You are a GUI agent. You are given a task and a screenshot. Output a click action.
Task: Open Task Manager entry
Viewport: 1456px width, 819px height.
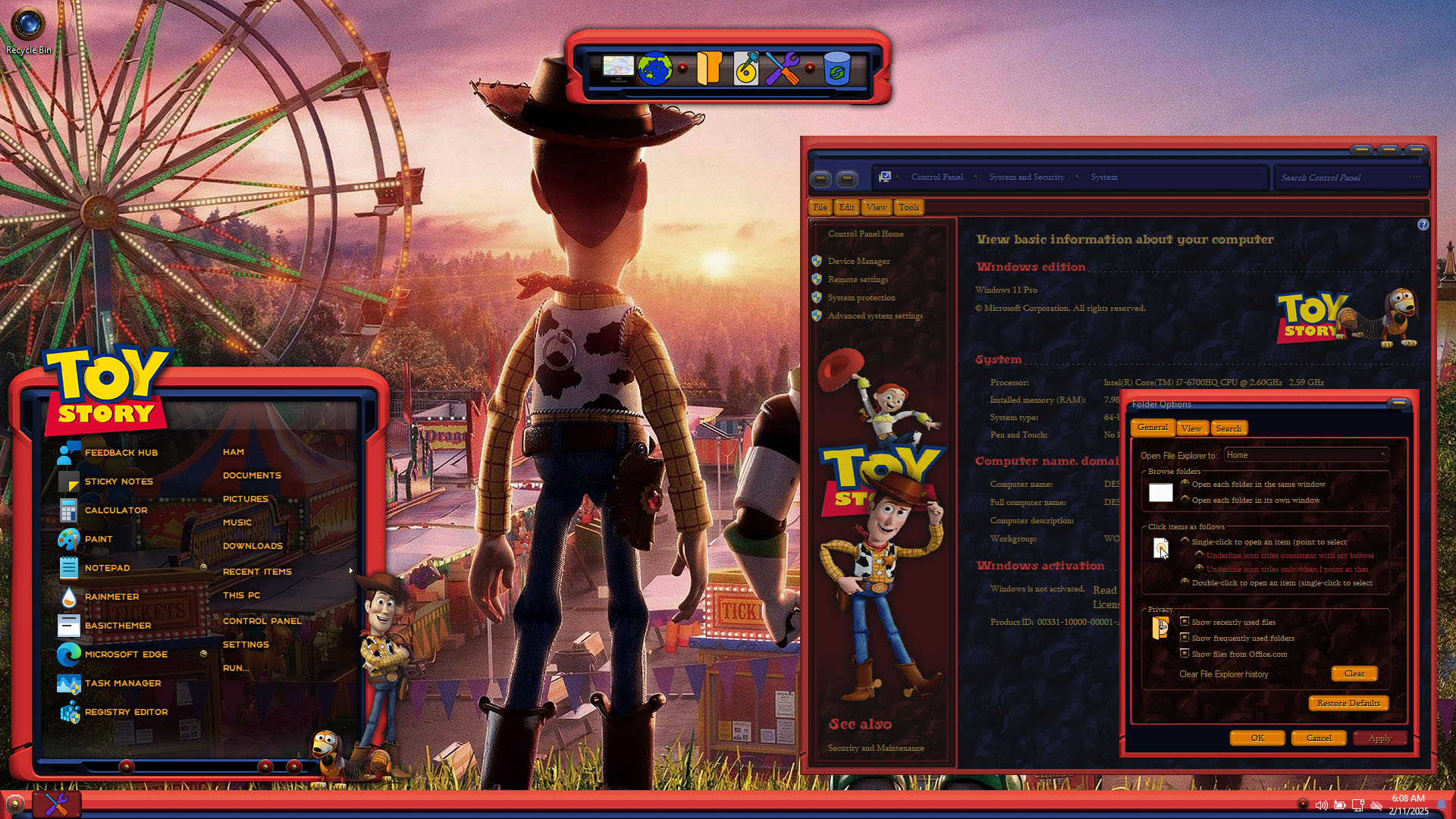tap(122, 683)
